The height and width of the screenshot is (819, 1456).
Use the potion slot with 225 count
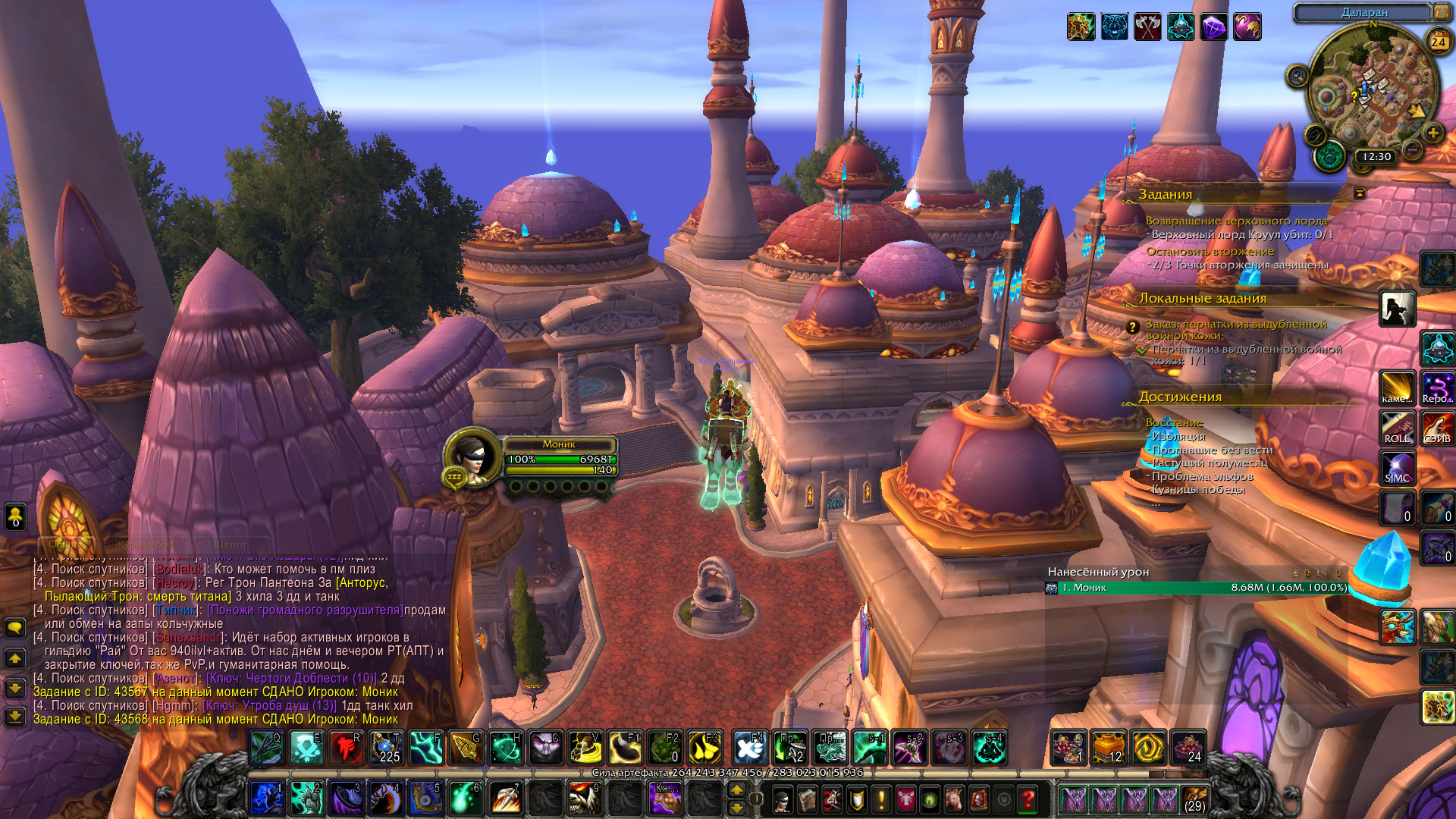point(386,748)
